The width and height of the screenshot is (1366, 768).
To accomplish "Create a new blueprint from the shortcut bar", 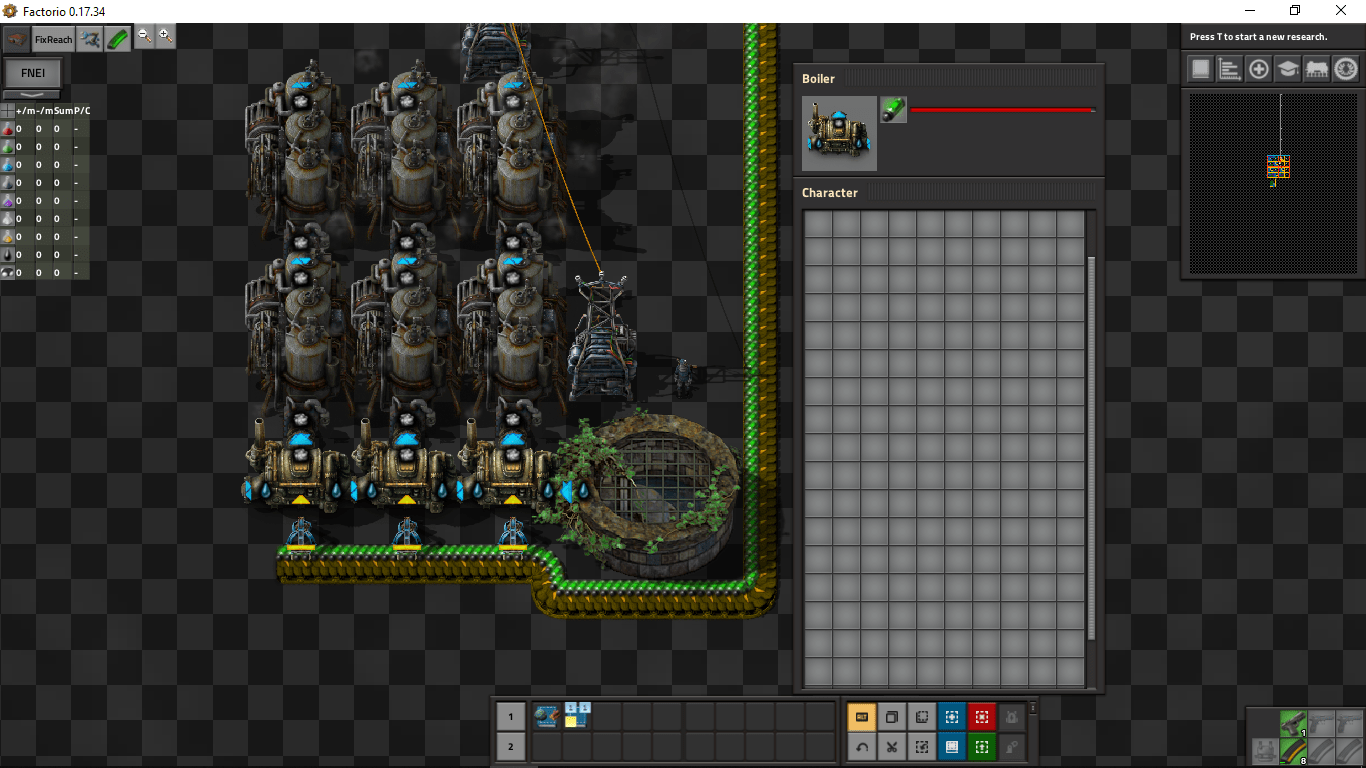I will tap(951, 716).
